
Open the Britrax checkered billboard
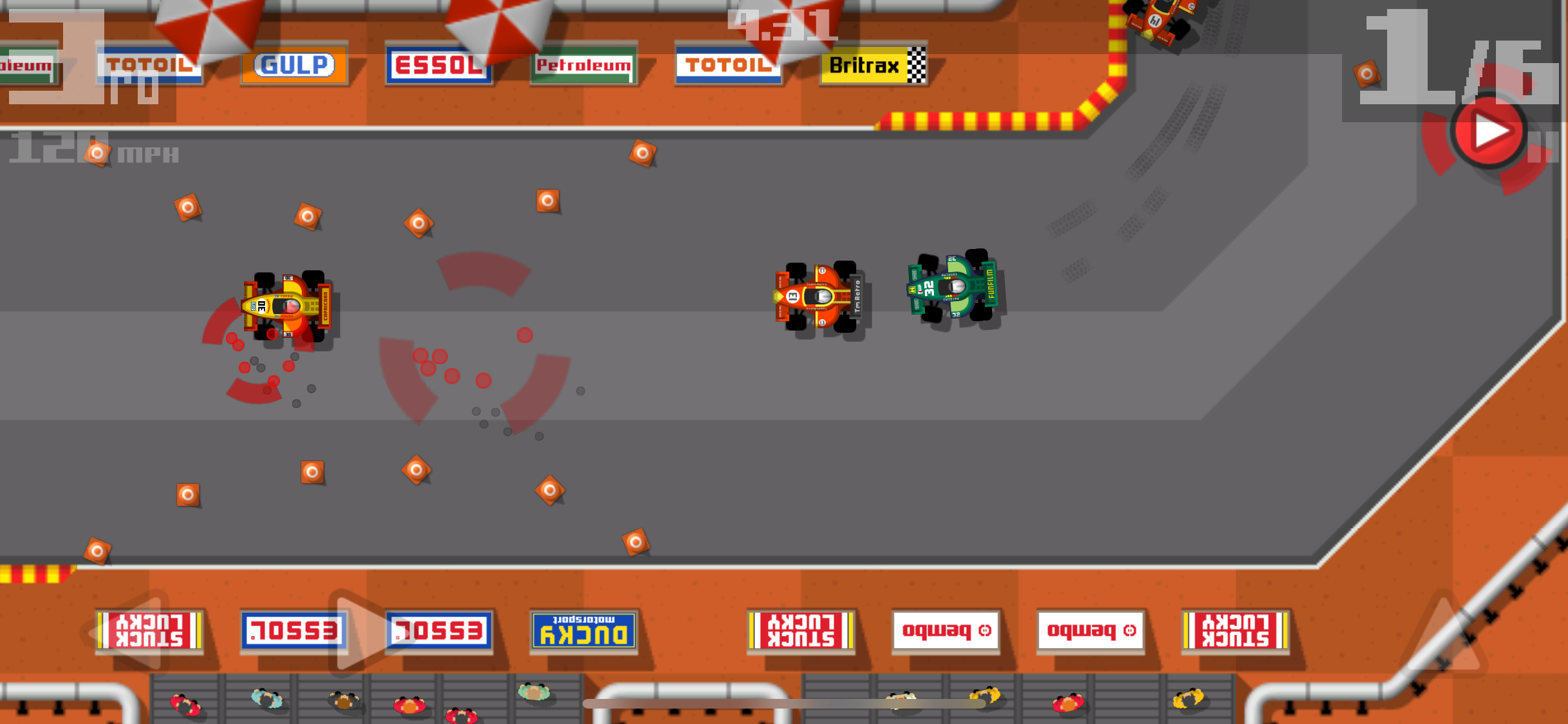click(x=874, y=66)
